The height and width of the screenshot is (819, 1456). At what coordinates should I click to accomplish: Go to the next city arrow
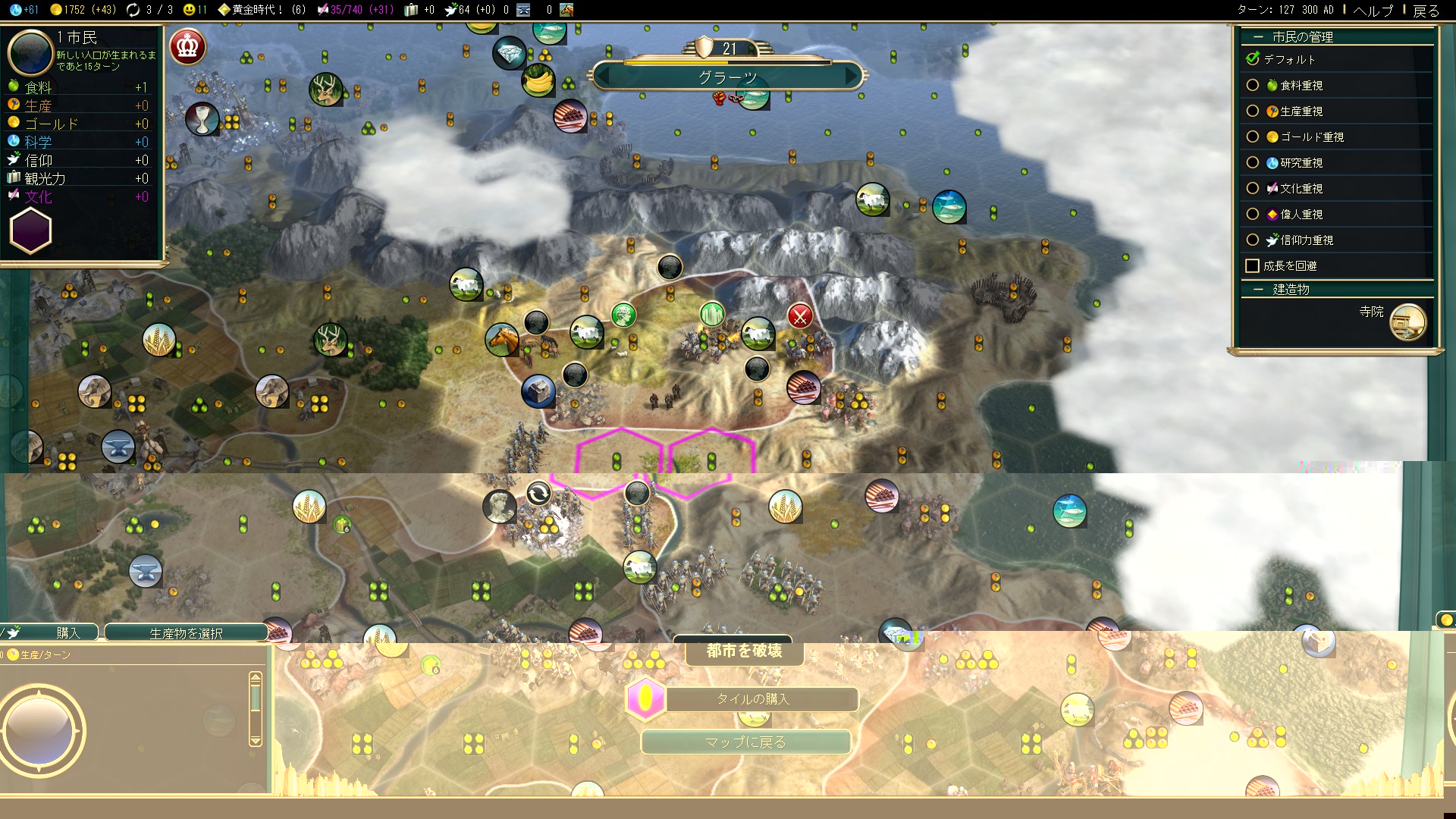pos(852,77)
